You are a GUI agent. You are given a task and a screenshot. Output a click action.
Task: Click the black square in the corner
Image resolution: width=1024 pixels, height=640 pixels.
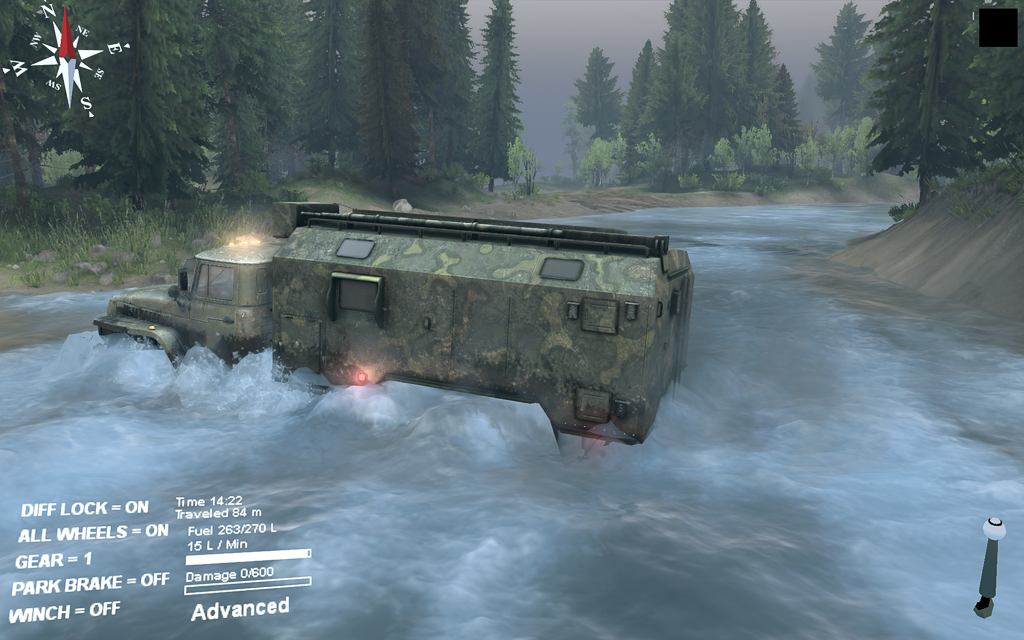(997, 28)
